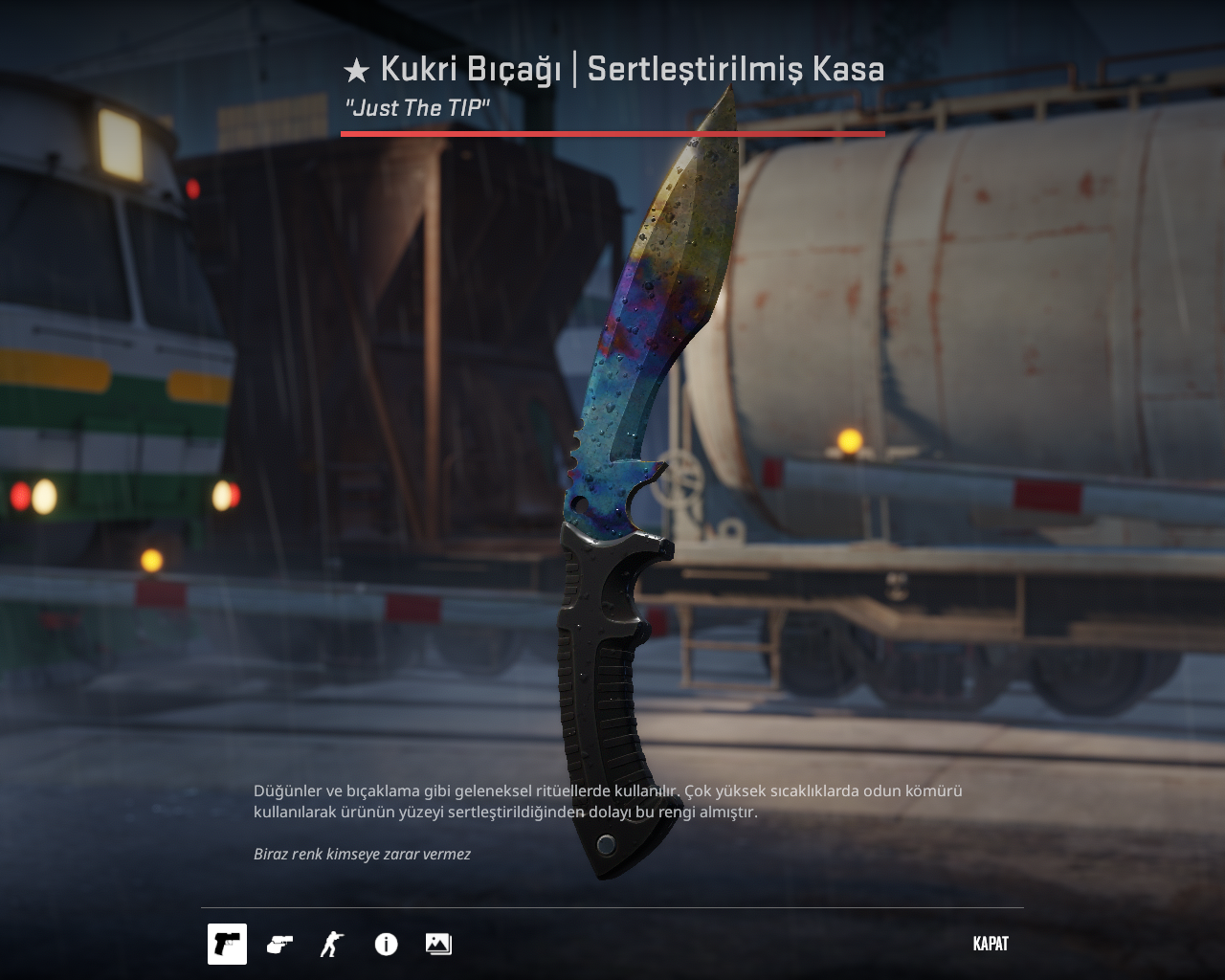Show the knife on the running character
1225x980 pixels.
tap(331, 944)
